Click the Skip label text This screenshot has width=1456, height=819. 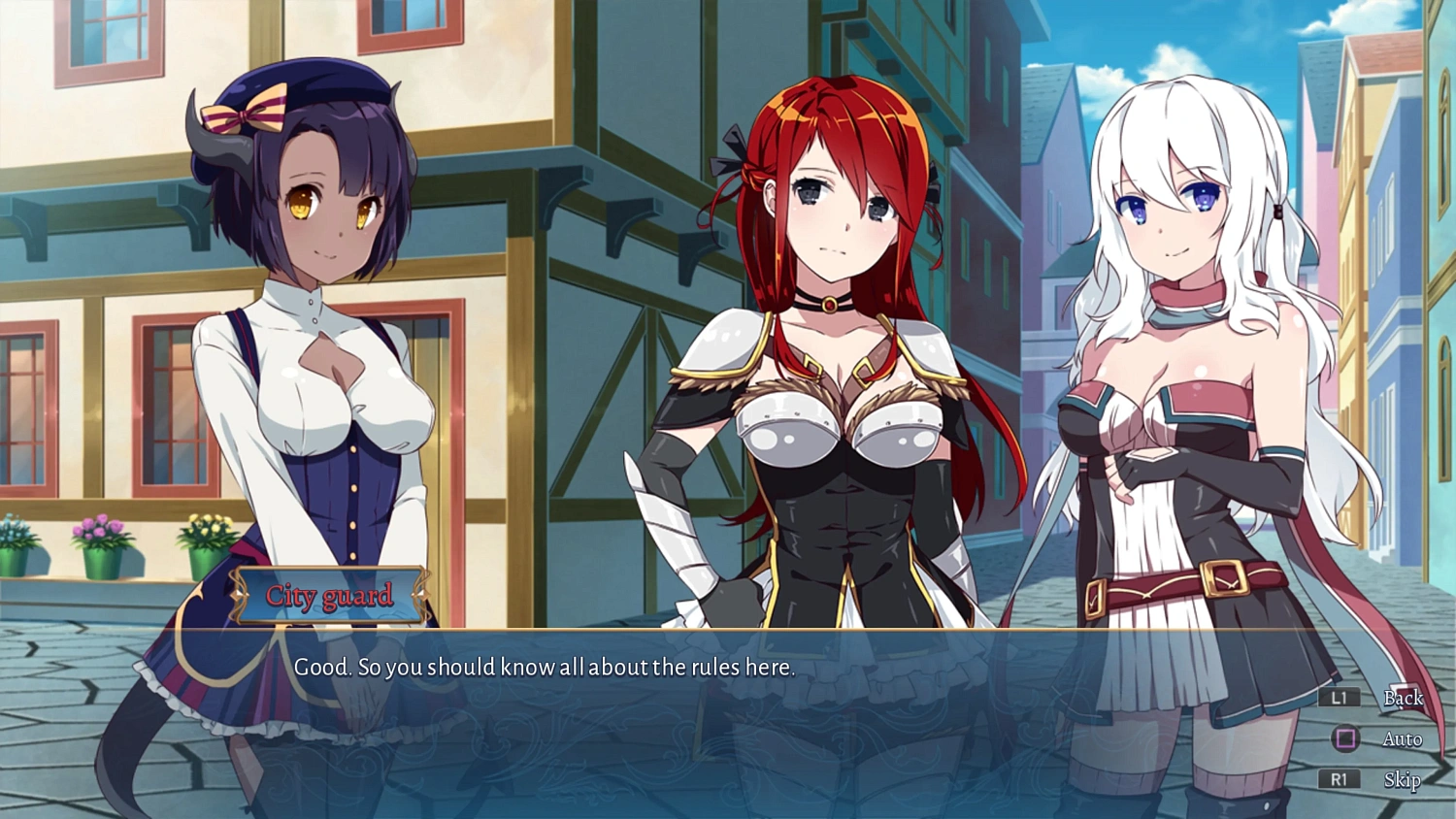tap(1403, 779)
